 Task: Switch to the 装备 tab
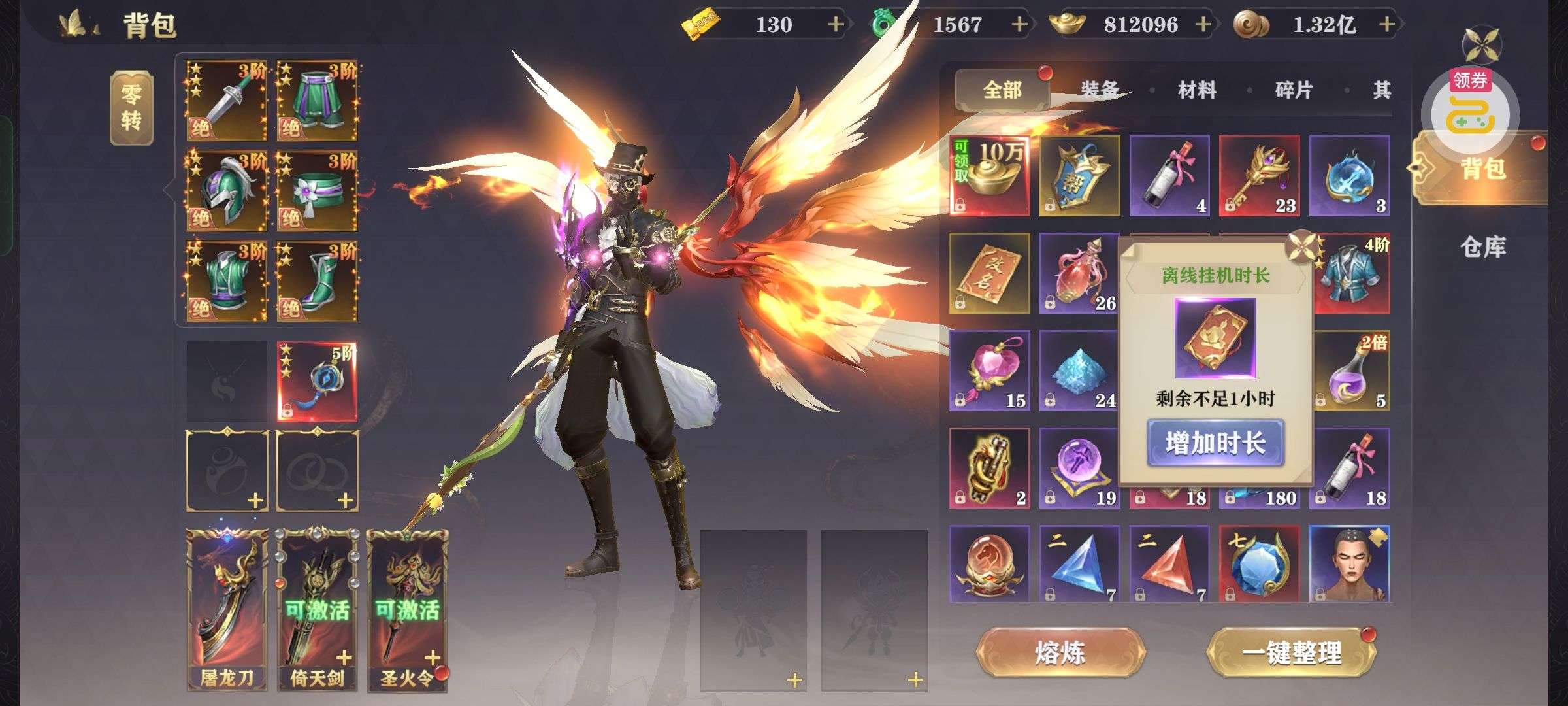(1100, 90)
